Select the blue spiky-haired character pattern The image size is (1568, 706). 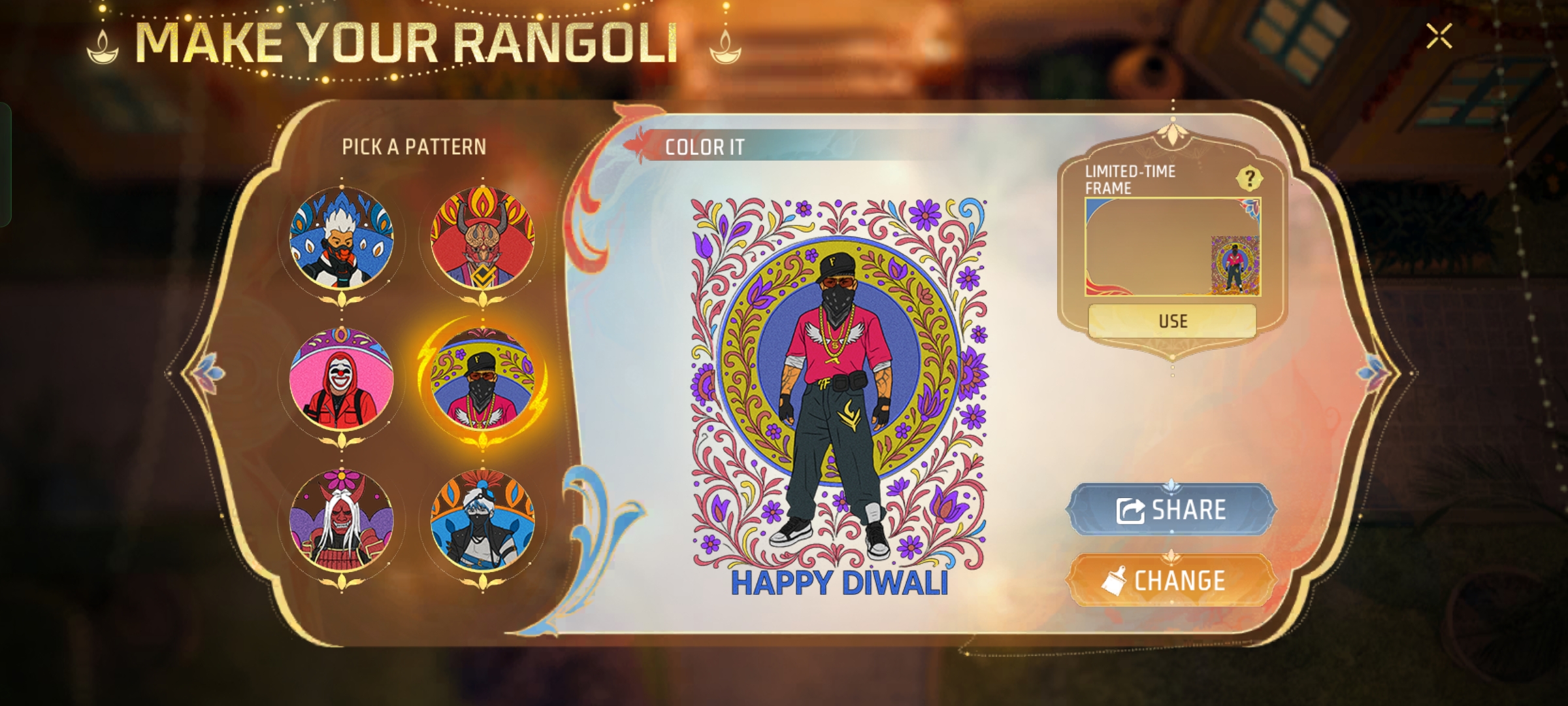coord(342,238)
